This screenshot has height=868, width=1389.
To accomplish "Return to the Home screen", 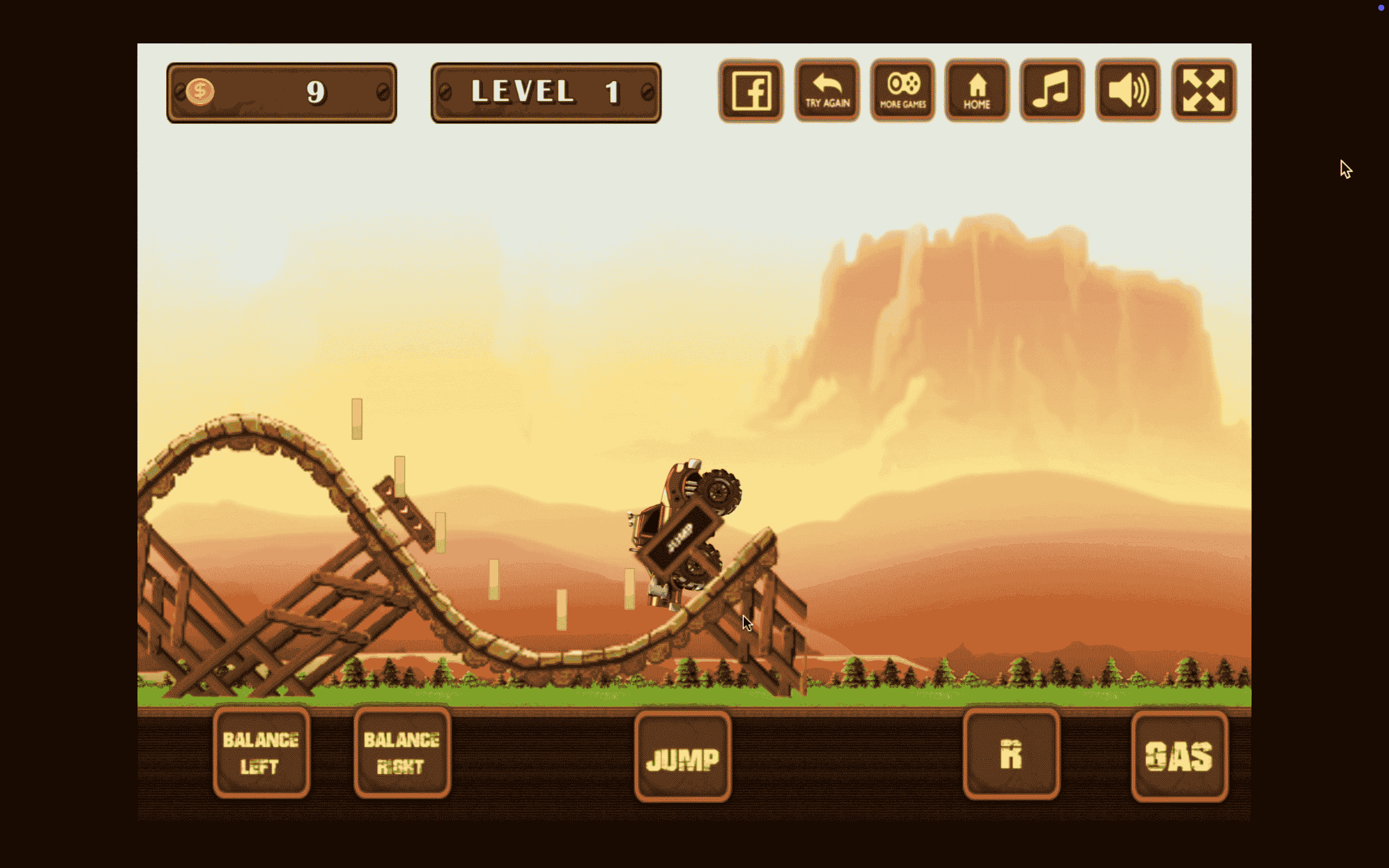I will (x=977, y=91).
